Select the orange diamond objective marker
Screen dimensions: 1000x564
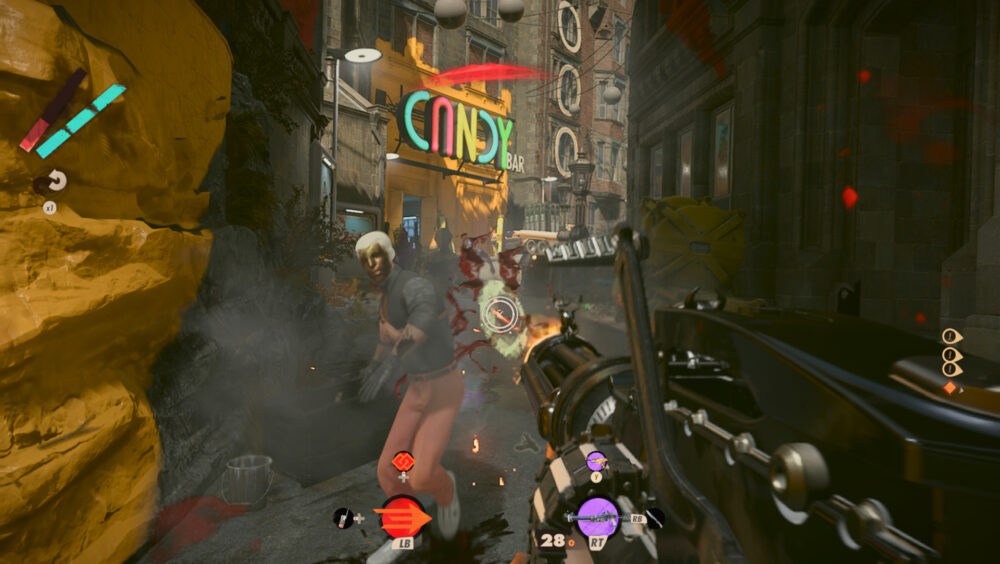(950, 387)
